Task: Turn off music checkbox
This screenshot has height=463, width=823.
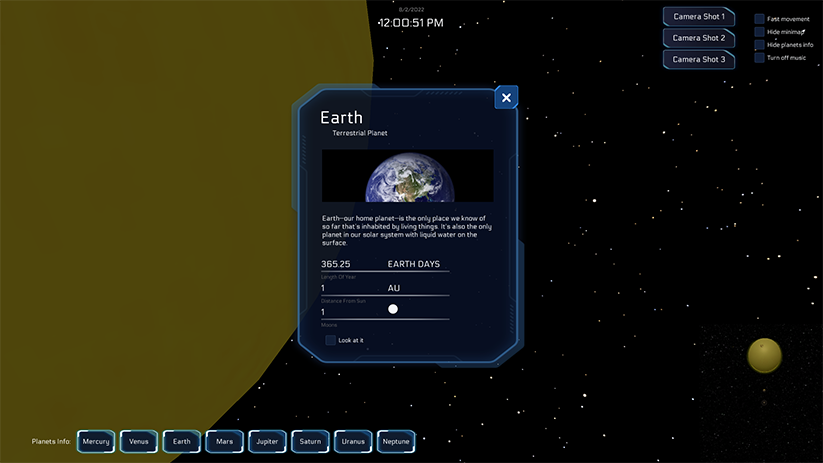Action: click(760, 58)
